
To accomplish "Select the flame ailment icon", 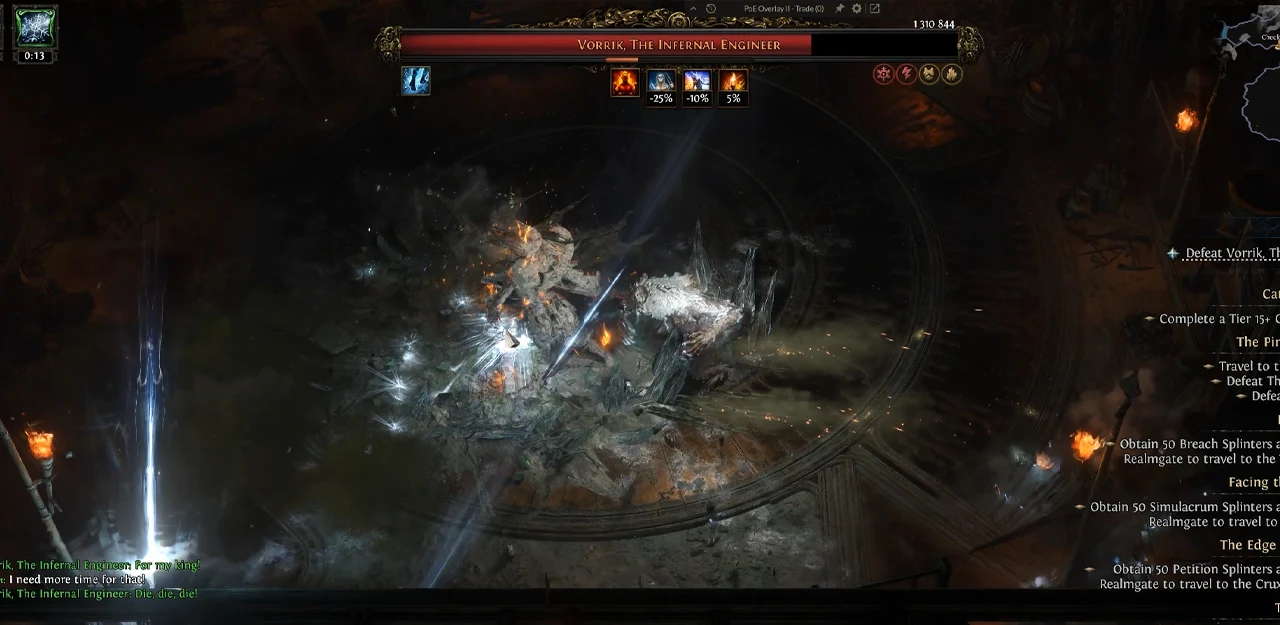I will point(952,74).
